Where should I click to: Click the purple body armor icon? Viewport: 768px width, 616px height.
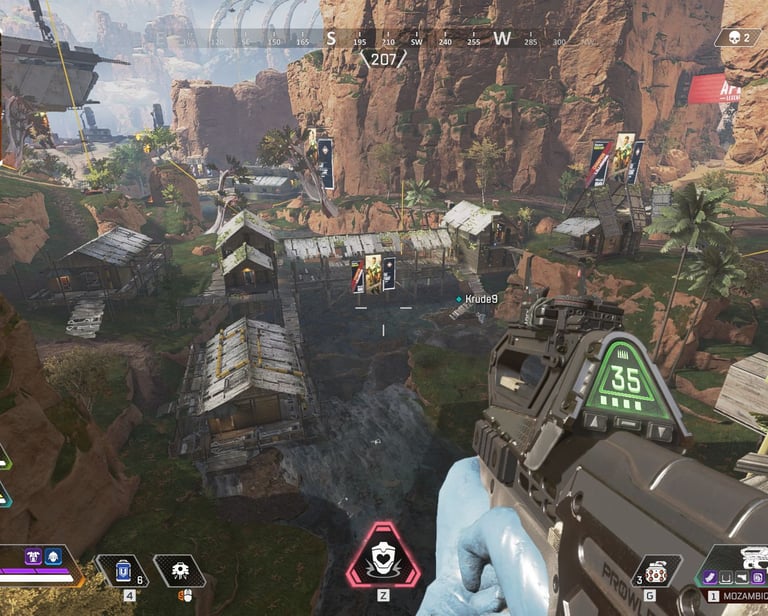[x=33, y=556]
